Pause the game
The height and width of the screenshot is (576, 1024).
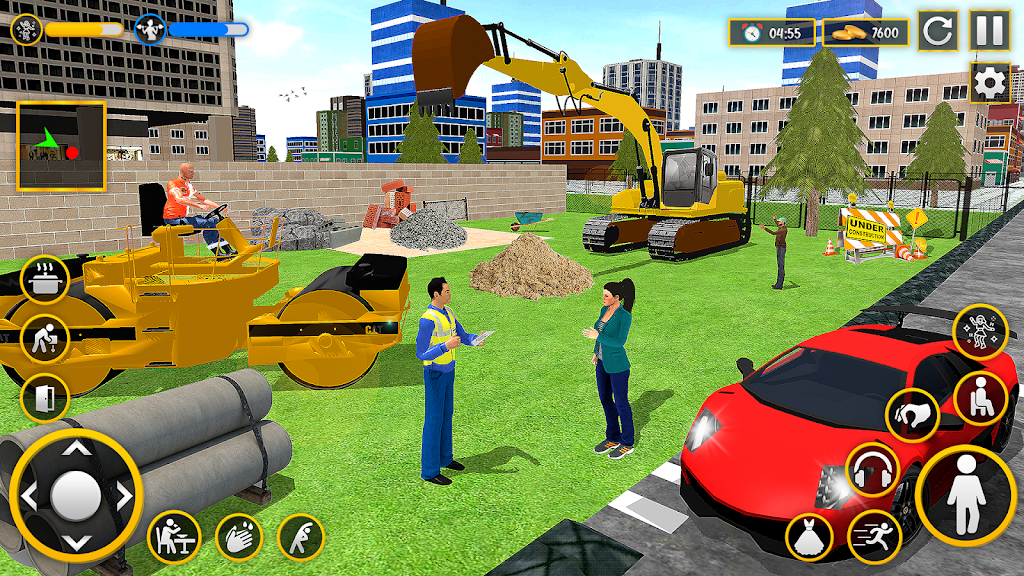tap(989, 31)
